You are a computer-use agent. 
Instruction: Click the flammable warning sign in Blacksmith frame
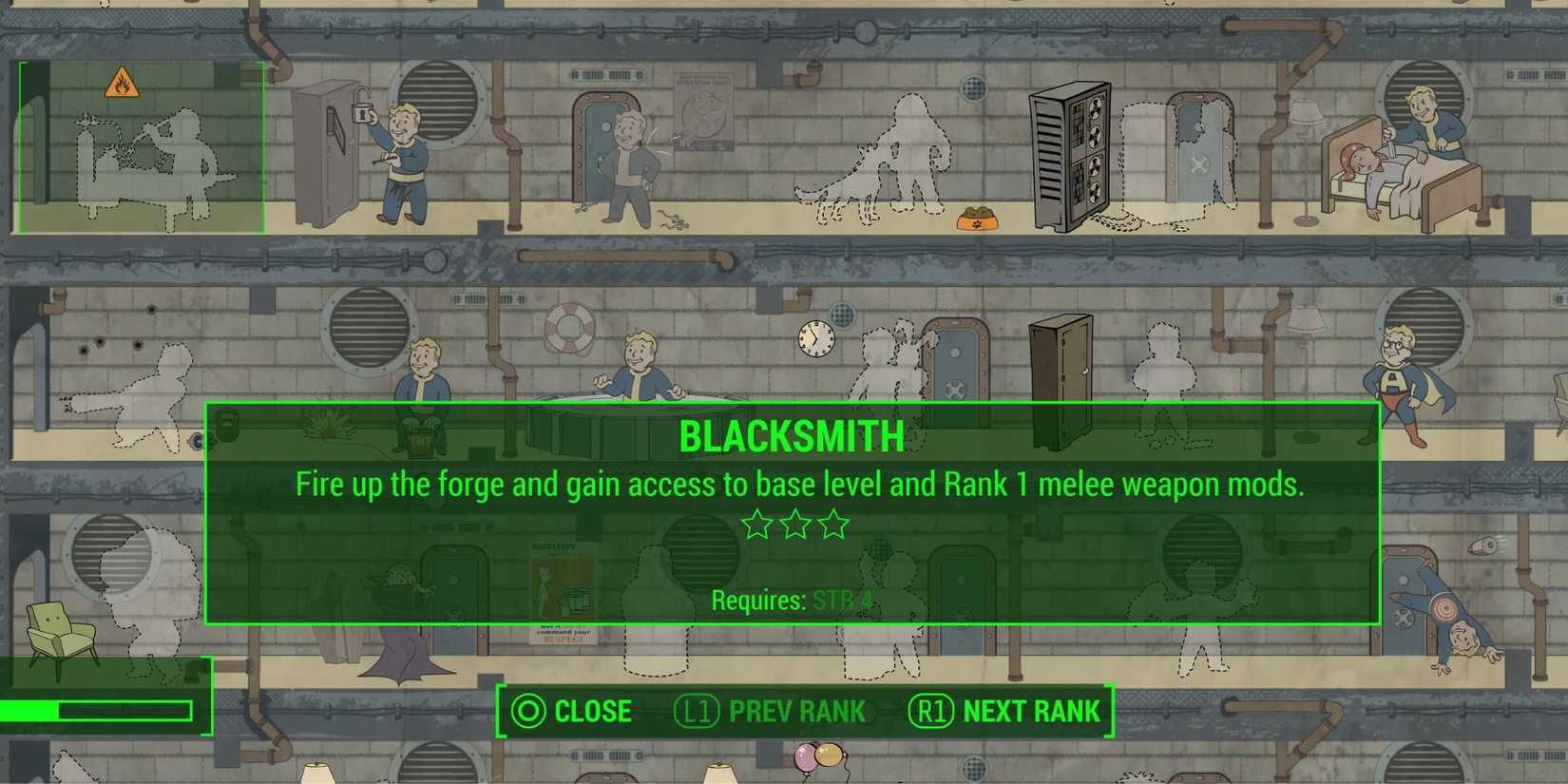click(124, 82)
